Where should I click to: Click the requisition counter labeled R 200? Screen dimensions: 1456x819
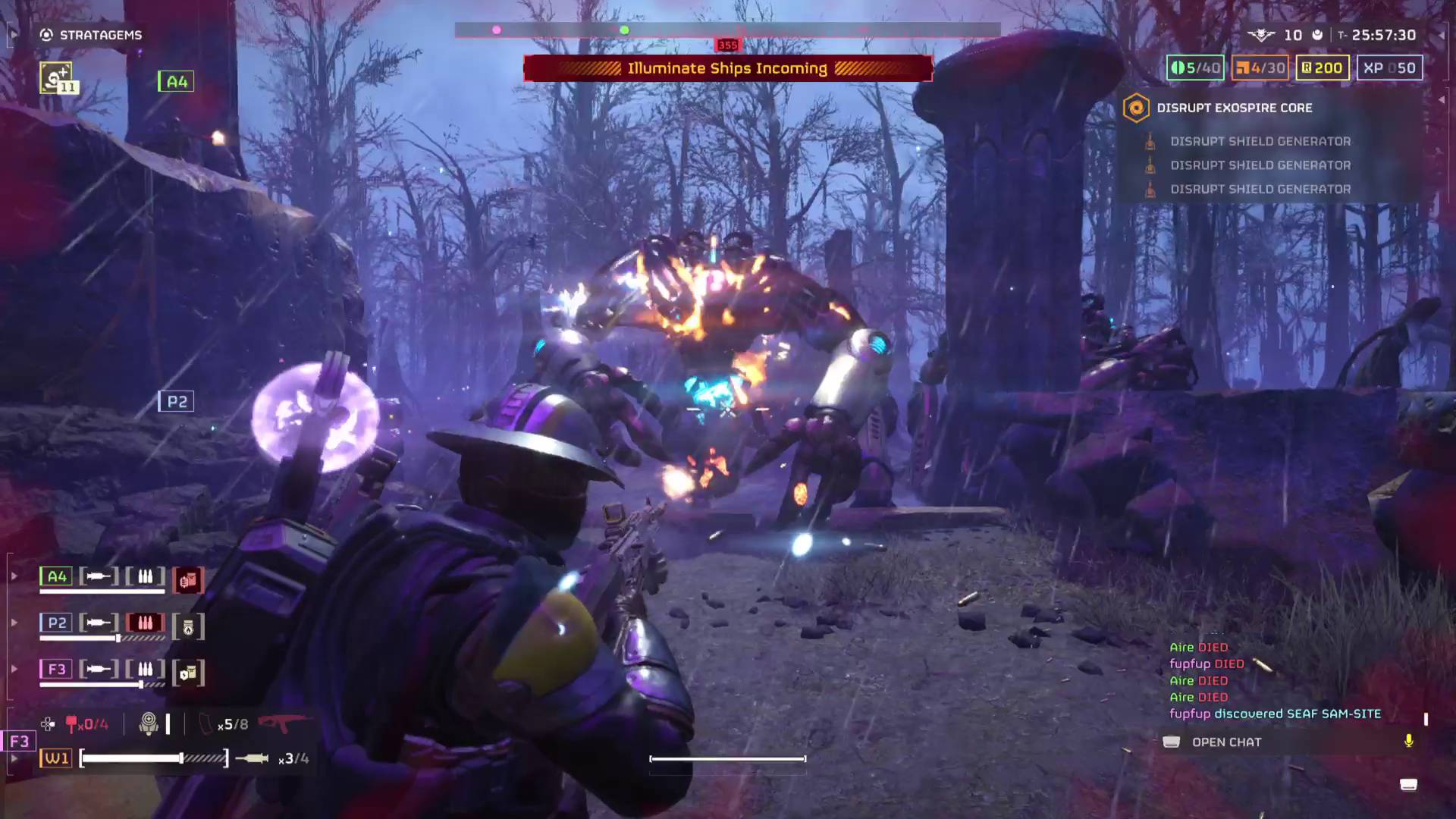click(x=1322, y=67)
